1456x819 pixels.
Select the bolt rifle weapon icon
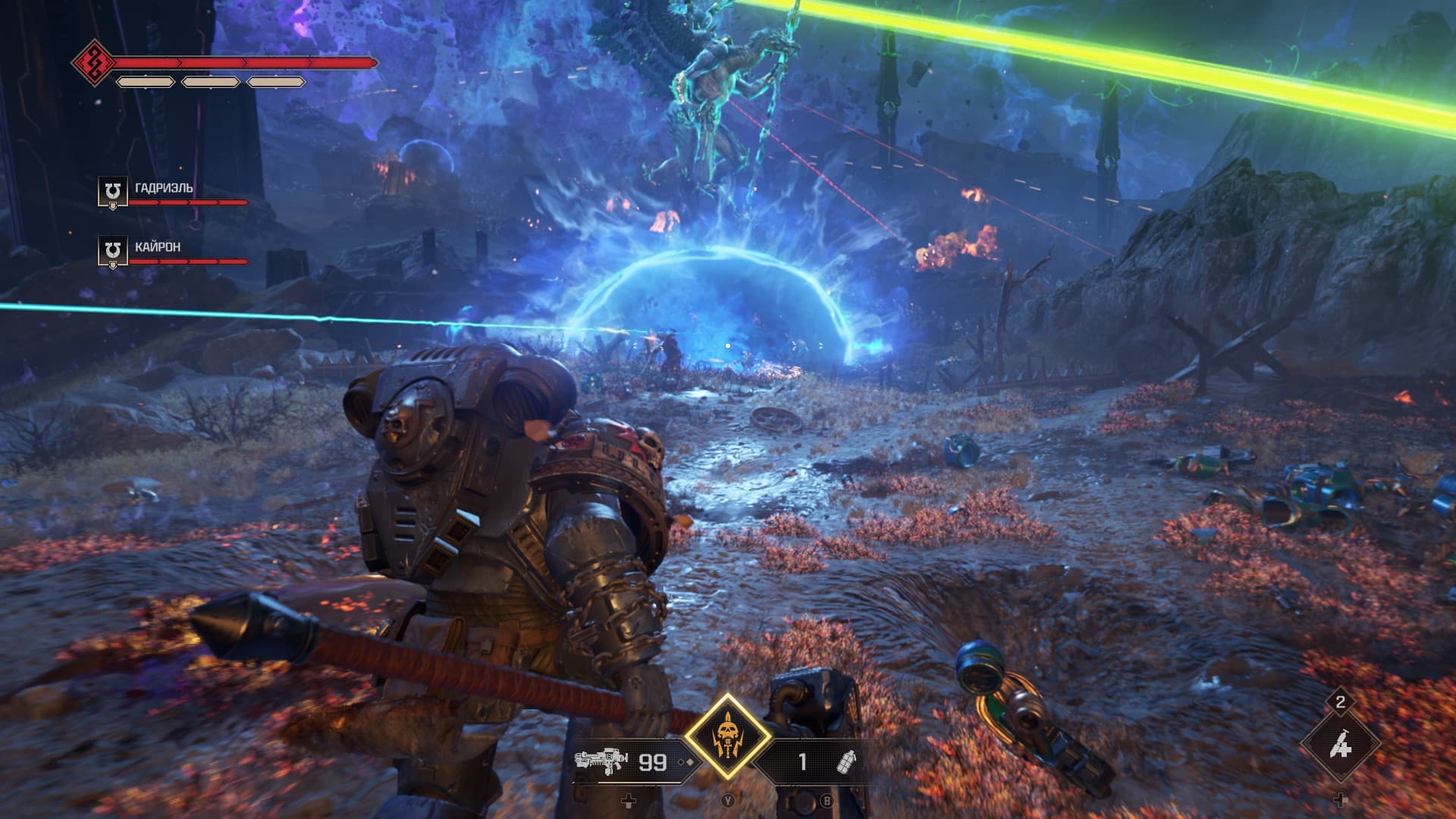point(601,761)
